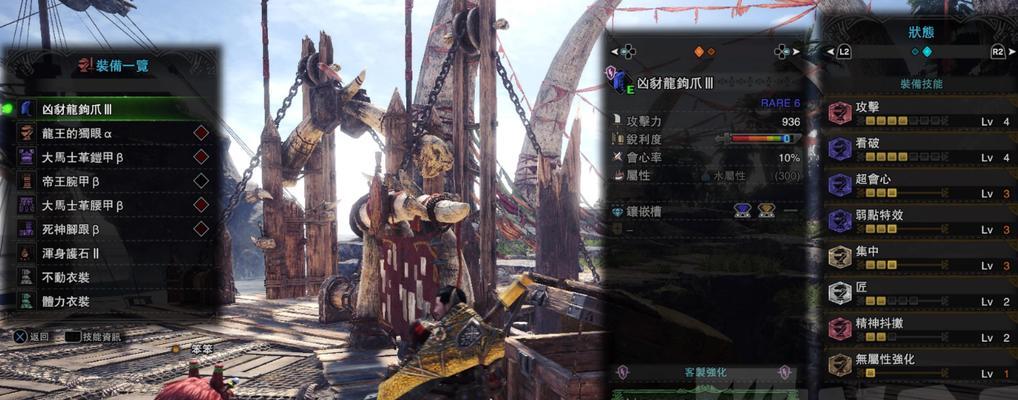Choose 龍王的獨眼α helmet in equipment list

pyautogui.click(x=110, y=132)
